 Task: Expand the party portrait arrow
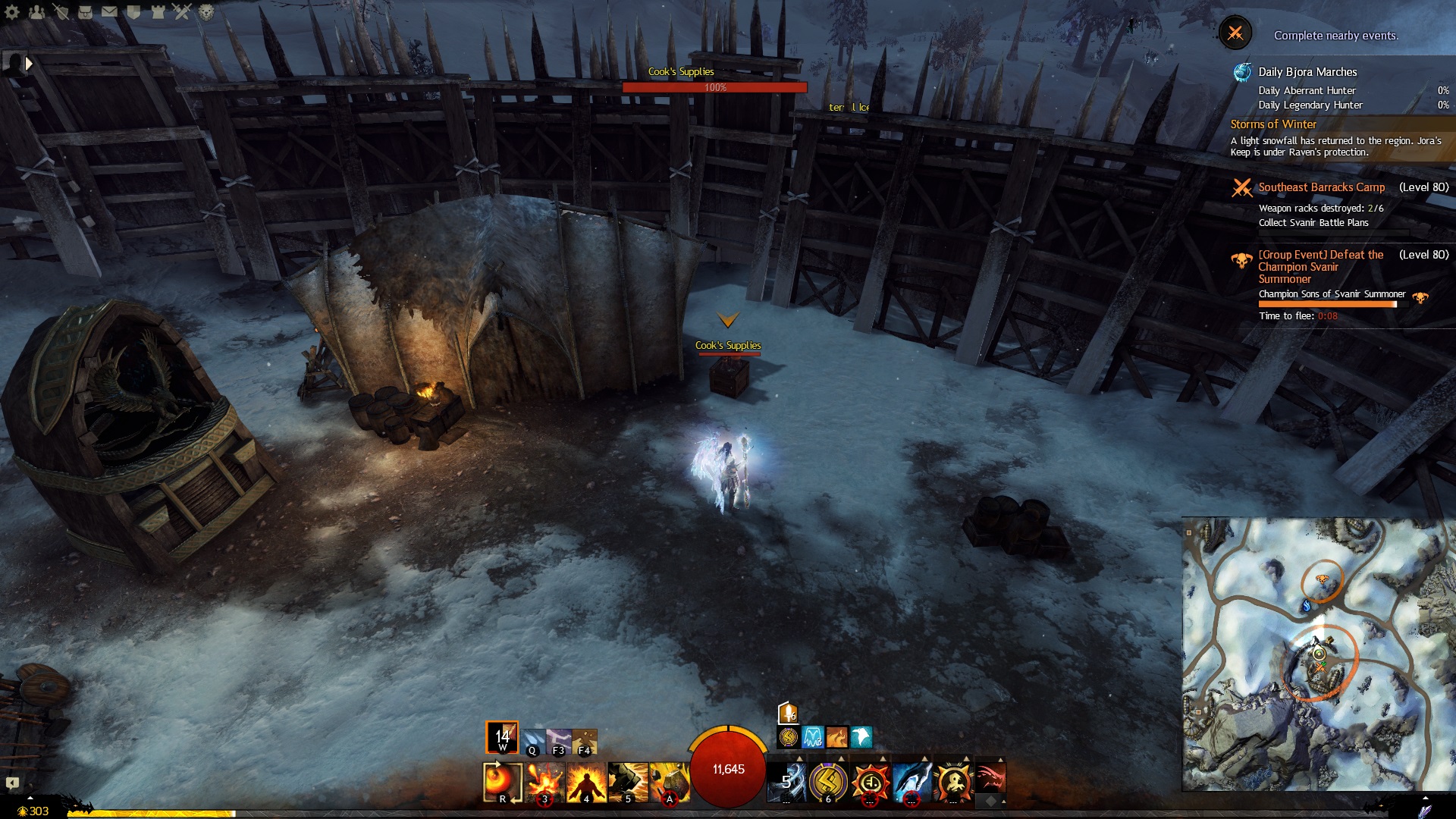point(29,64)
